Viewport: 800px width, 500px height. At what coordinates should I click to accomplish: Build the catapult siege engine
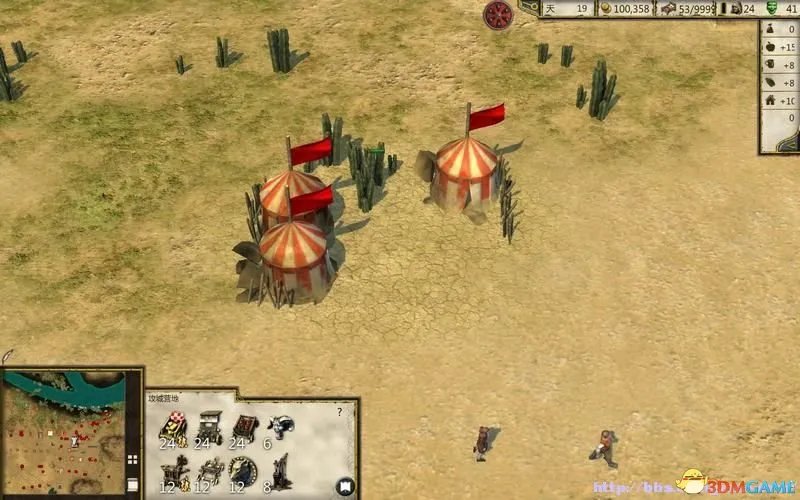[x=174, y=468]
